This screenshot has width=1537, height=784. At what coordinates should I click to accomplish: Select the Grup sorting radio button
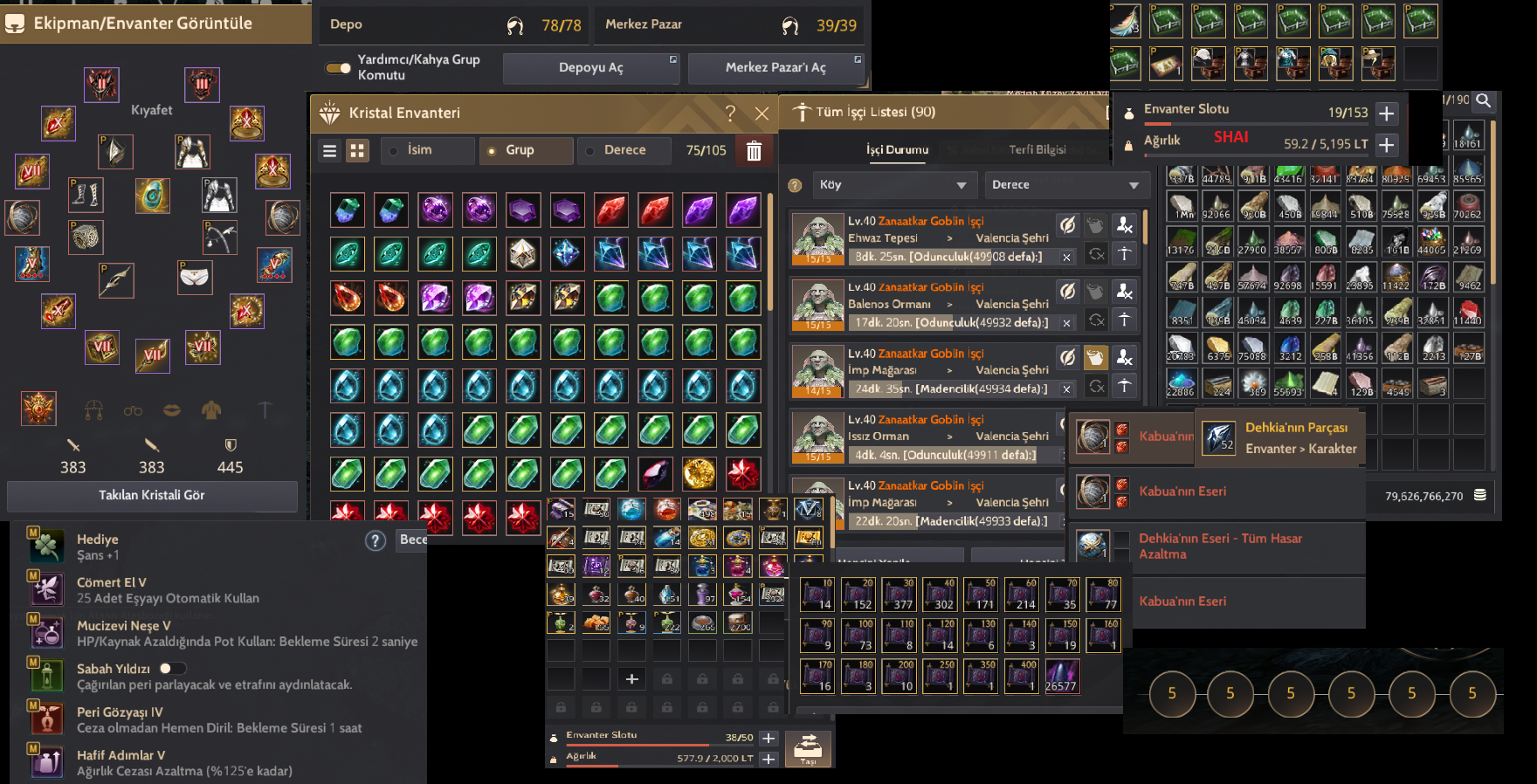click(492, 150)
